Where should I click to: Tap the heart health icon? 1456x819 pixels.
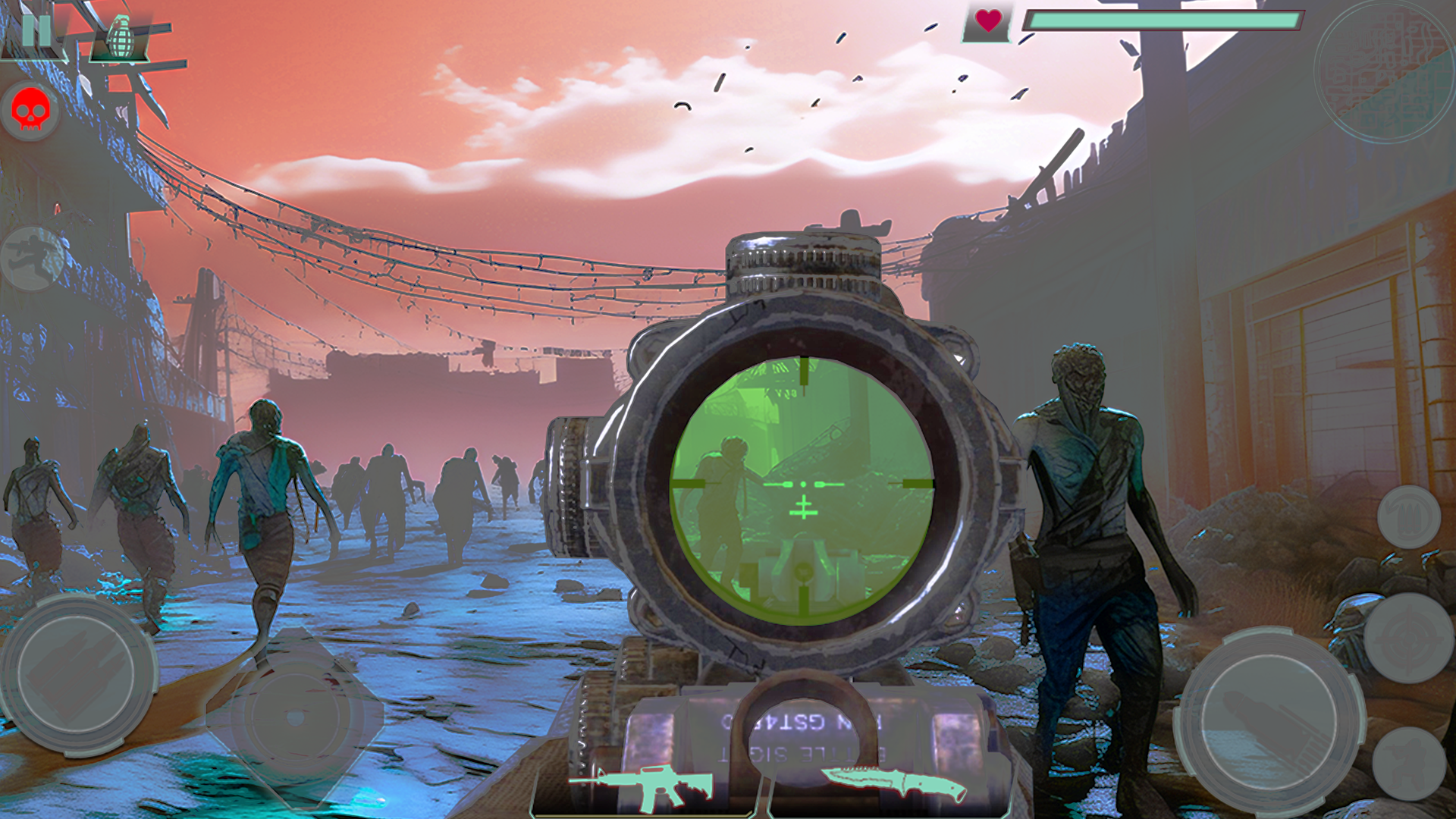tap(986, 23)
